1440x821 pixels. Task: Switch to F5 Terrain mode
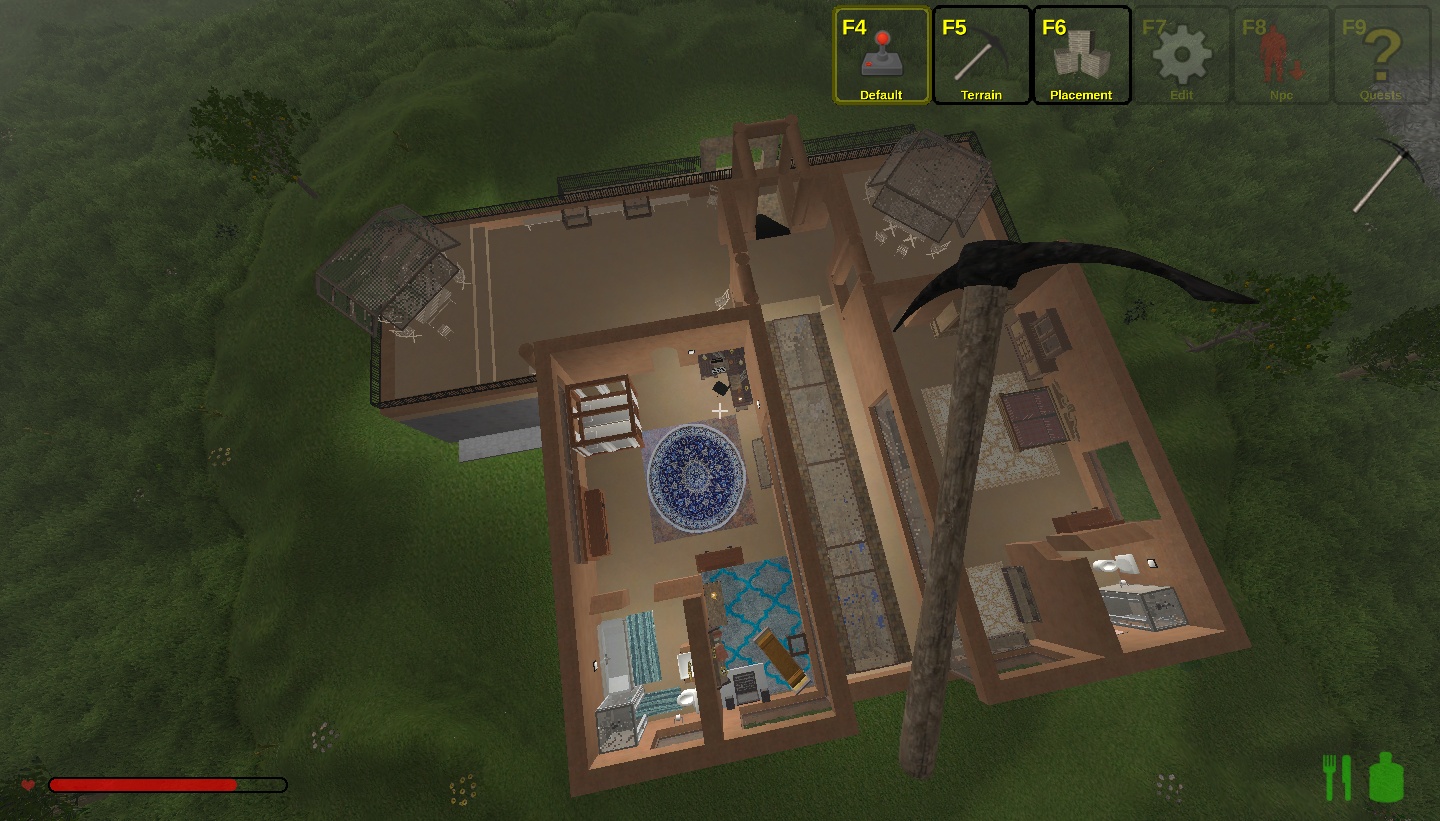(981, 56)
